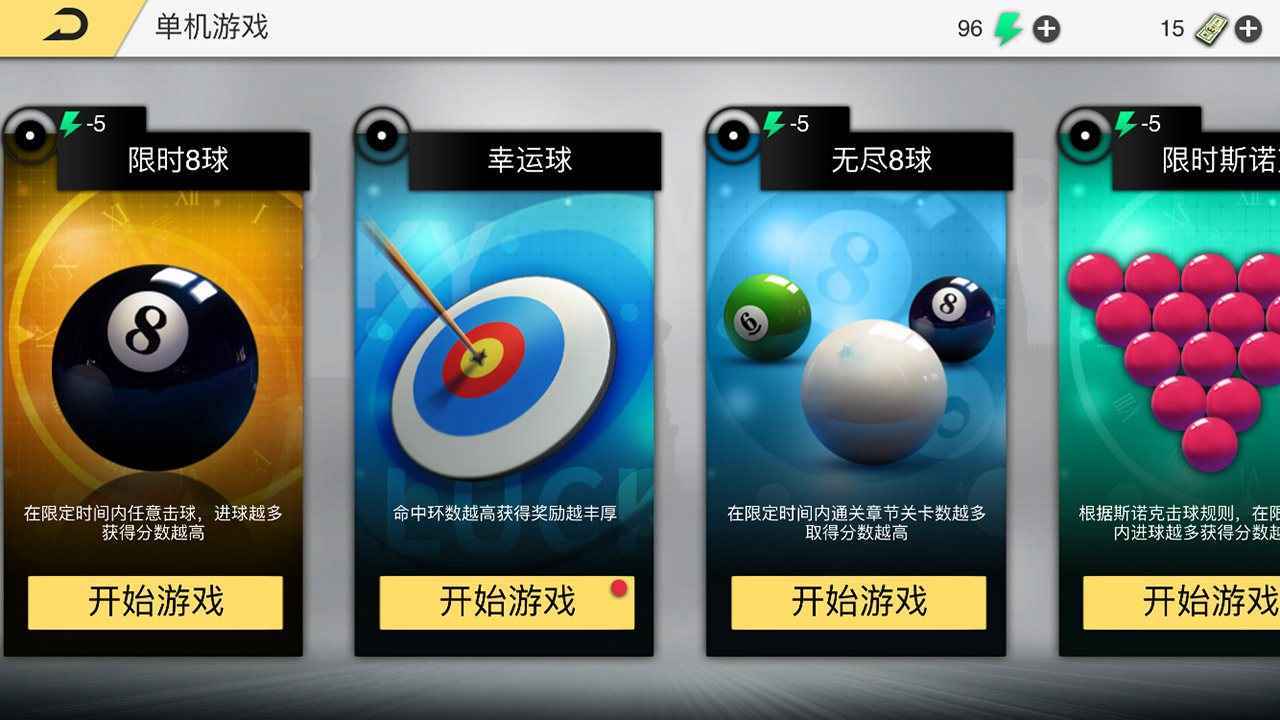Image resolution: width=1280 pixels, height=720 pixels.
Task: Click the 限时8球 card title banner
Action: coord(178,160)
